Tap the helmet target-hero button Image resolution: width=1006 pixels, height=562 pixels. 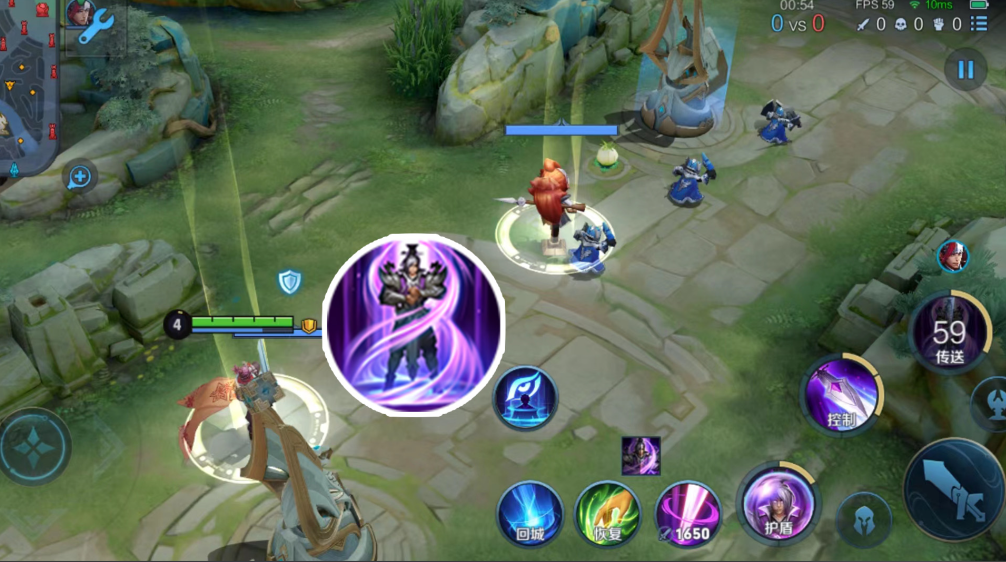[863, 519]
